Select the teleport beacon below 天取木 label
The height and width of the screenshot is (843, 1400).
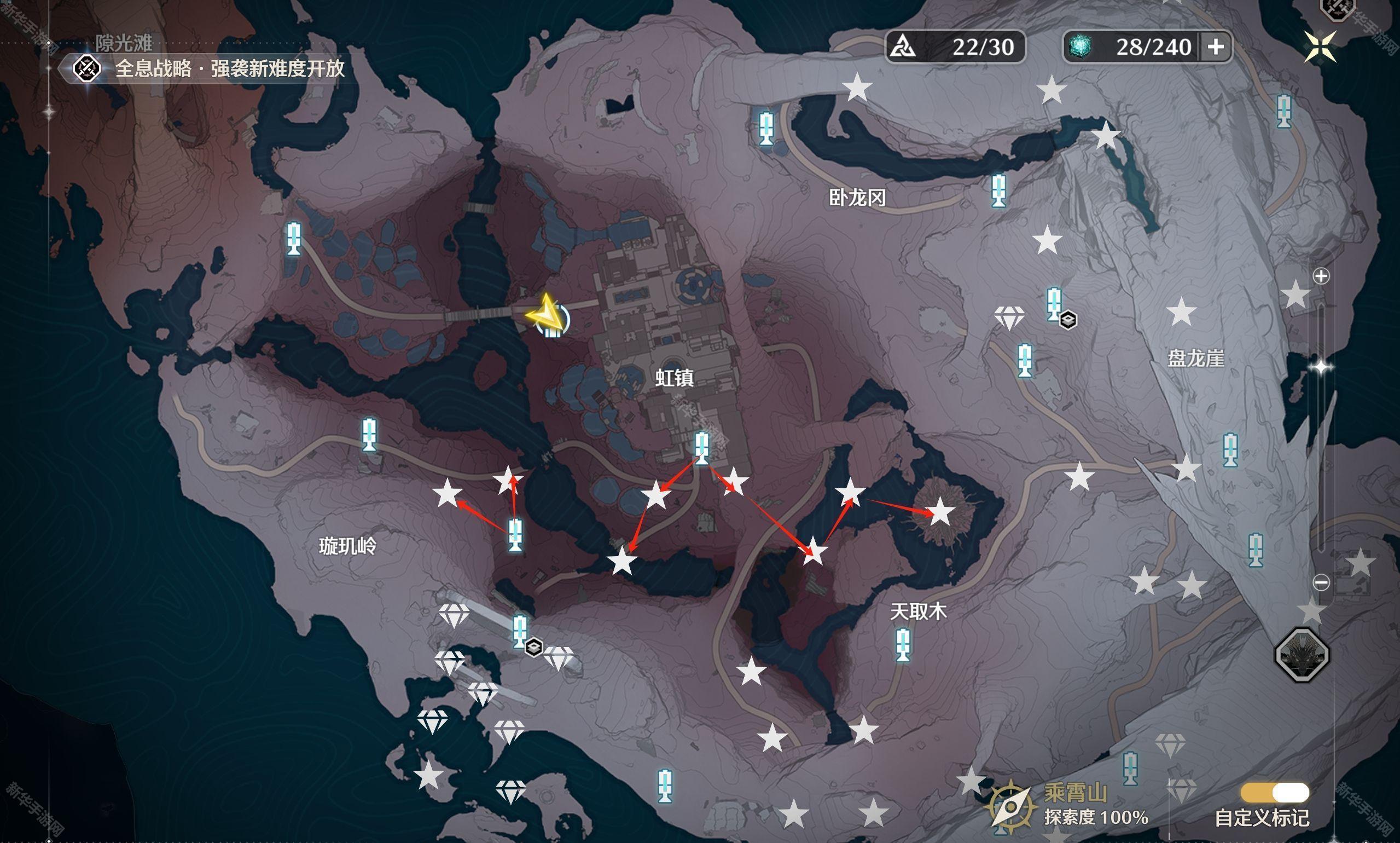click(903, 645)
